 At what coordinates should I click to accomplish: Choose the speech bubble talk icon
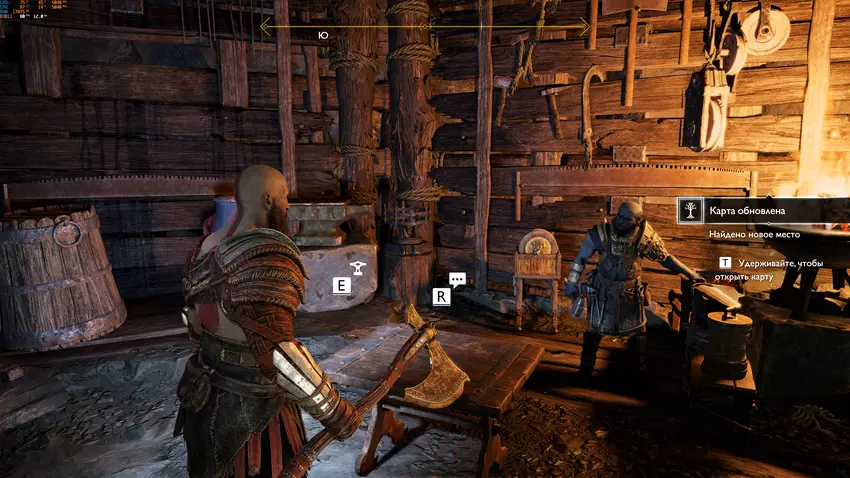tap(457, 281)
